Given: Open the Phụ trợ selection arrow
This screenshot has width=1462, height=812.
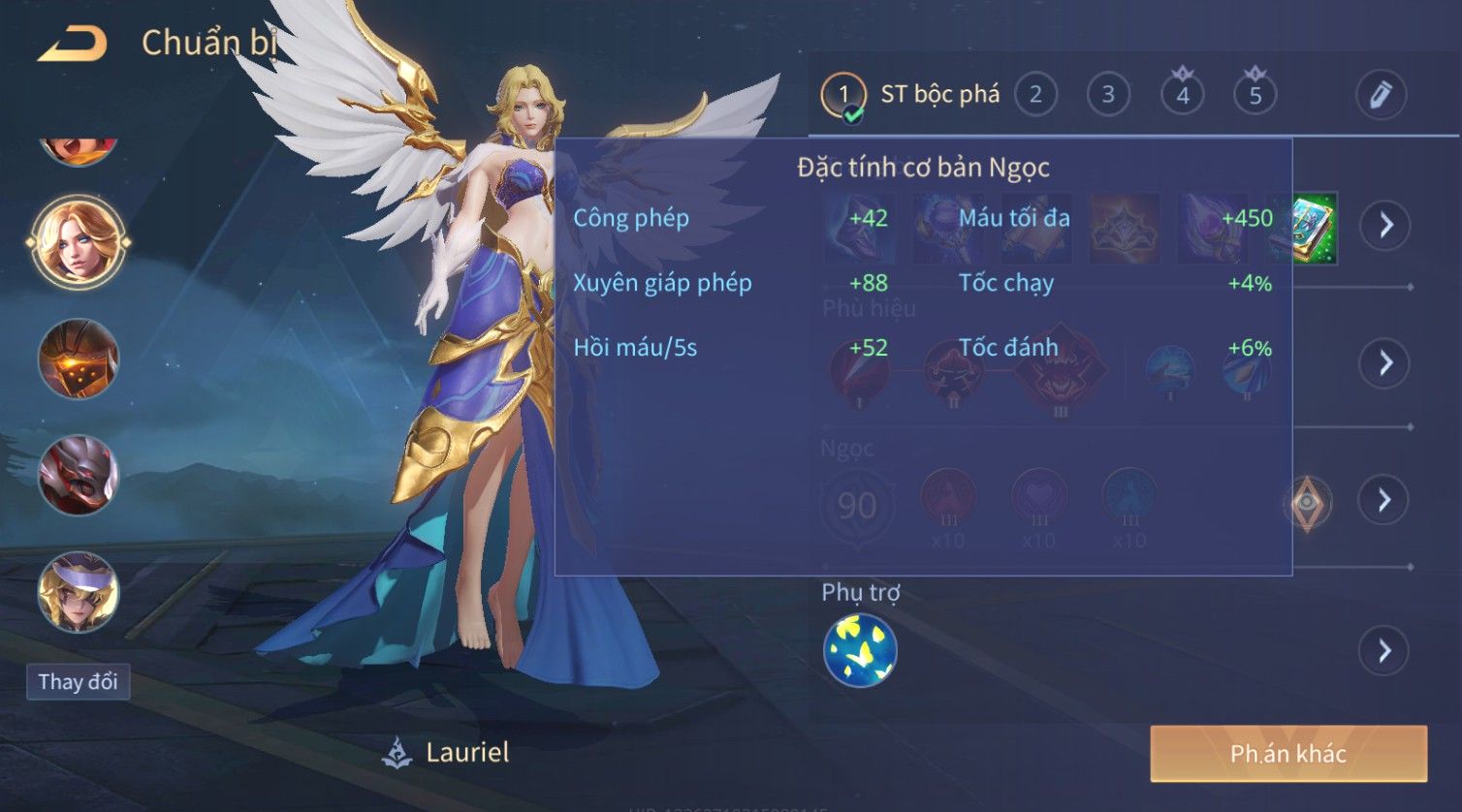Looking at the screenshot, I should [1385, 651].
